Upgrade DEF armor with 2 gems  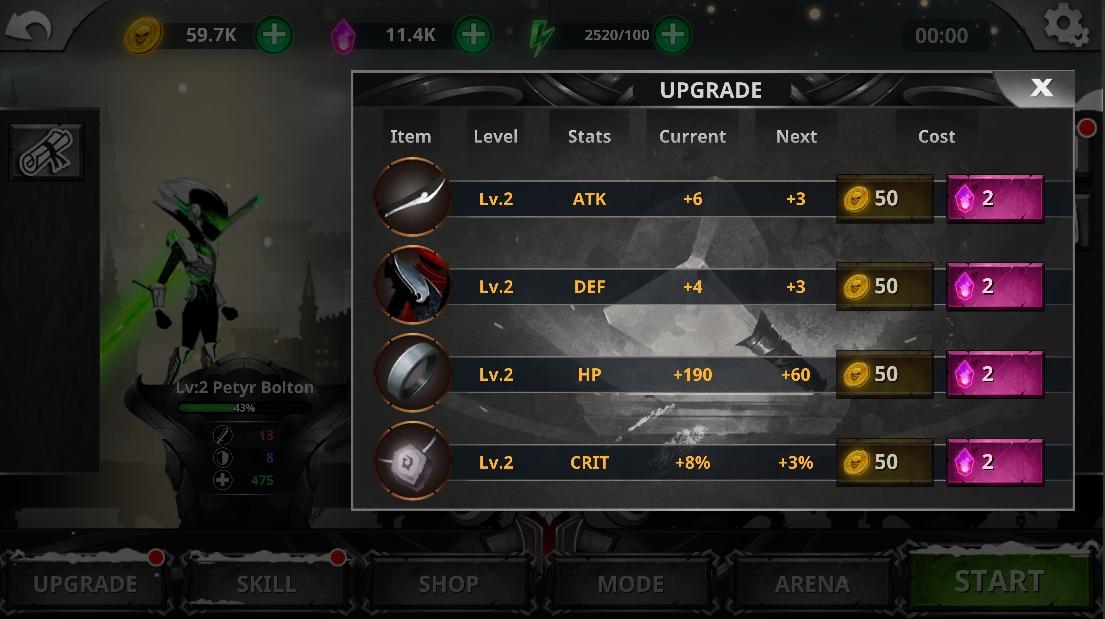pyautogui.click(x=995, y=286)
